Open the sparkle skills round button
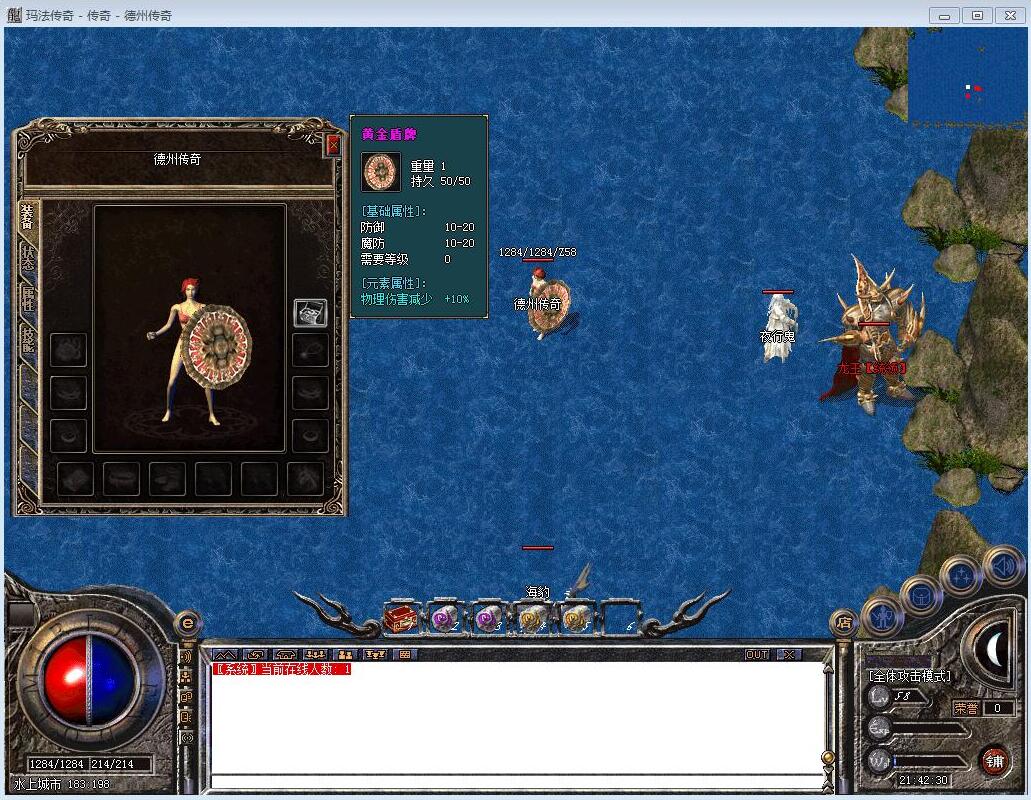 click(961, 576)
